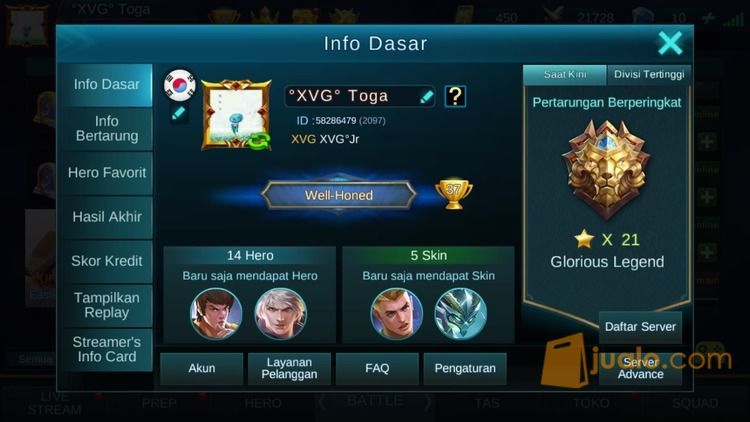Open Pengaturan settings
The width and height of the screenshot is (750, 422).
pos(465,368)
